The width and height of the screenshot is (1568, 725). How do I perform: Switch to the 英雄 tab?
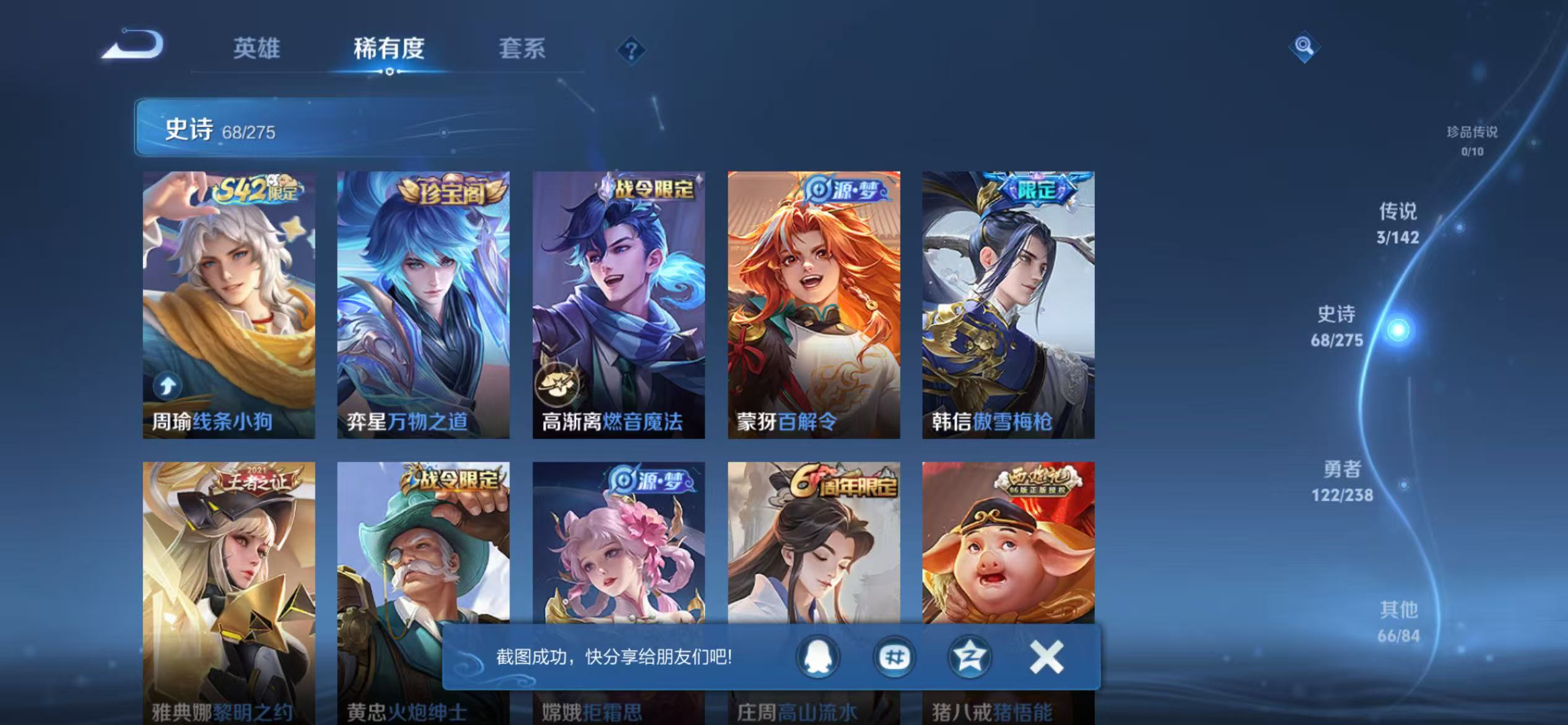coord(258,48)
